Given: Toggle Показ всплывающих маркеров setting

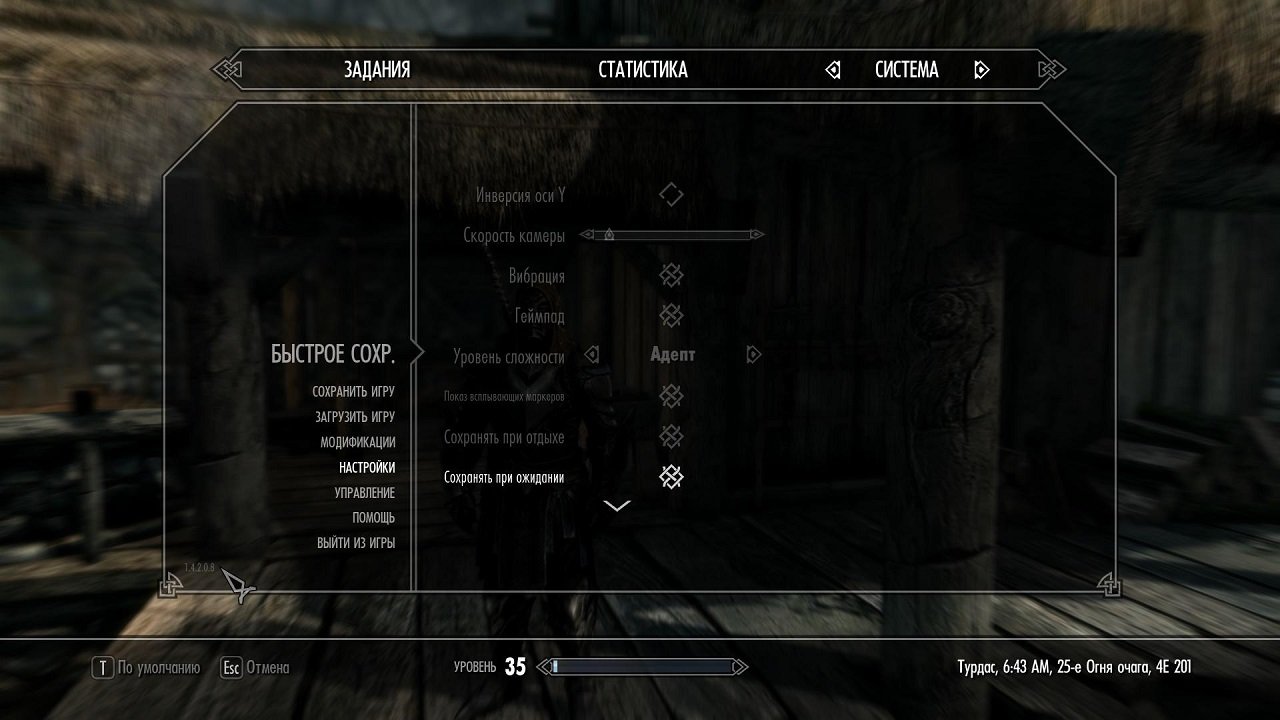Looking at the screenshot, I should click(670, 396).
